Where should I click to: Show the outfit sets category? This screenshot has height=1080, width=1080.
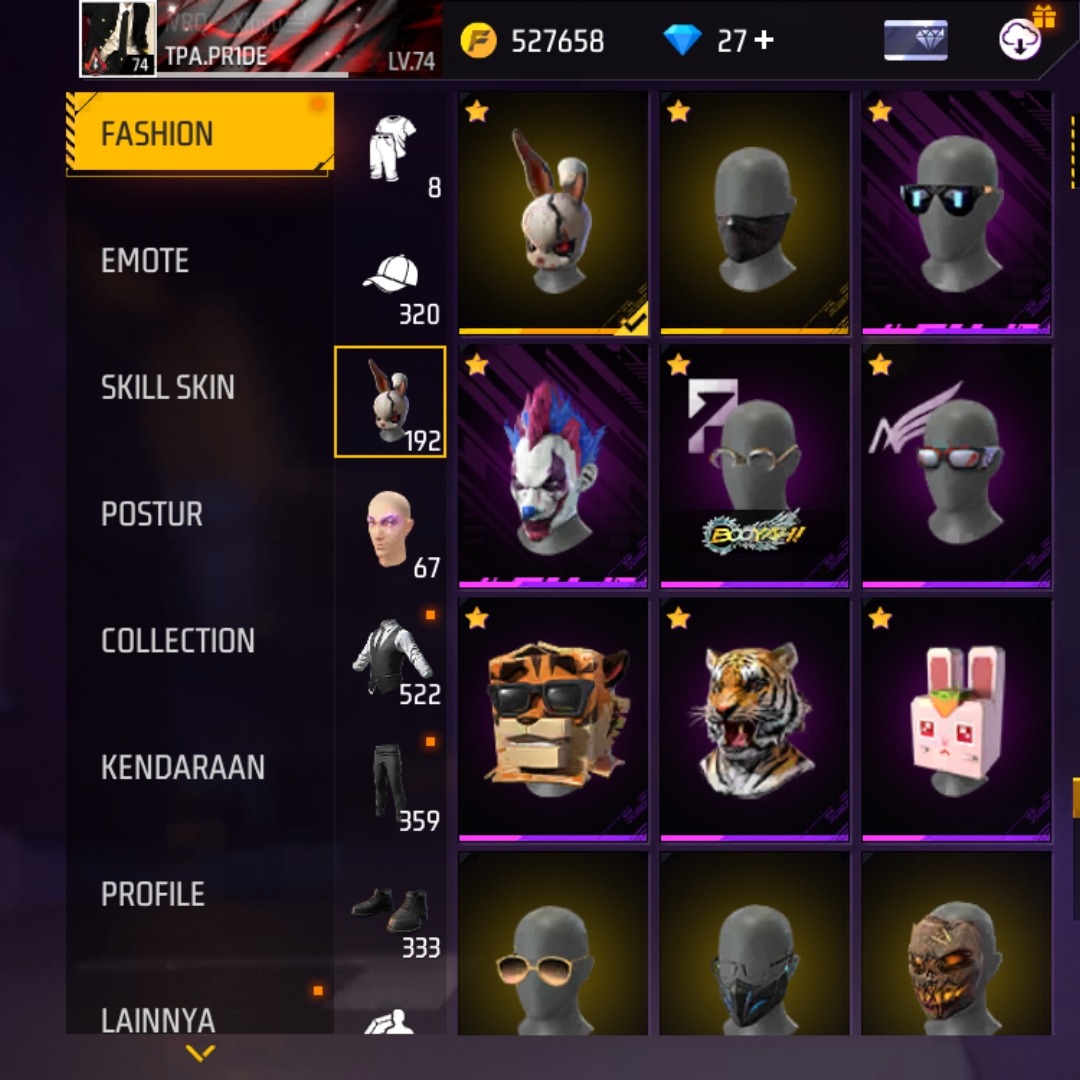[x=391, y=150]
